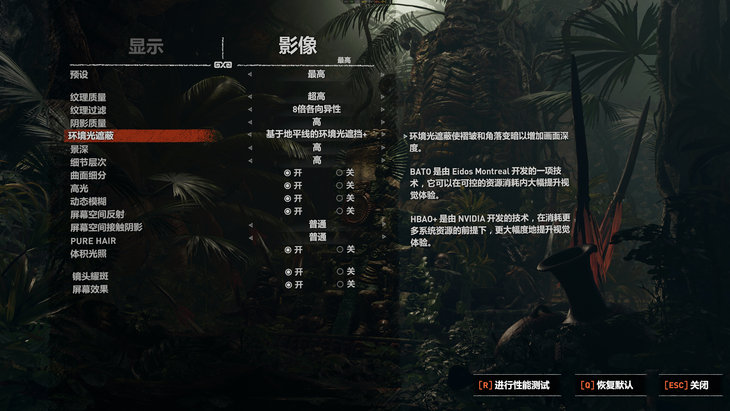Select the 阴影质量 shadow quality row
The height and width of the screenshot is (411, 730).
[x=88, y=122]
